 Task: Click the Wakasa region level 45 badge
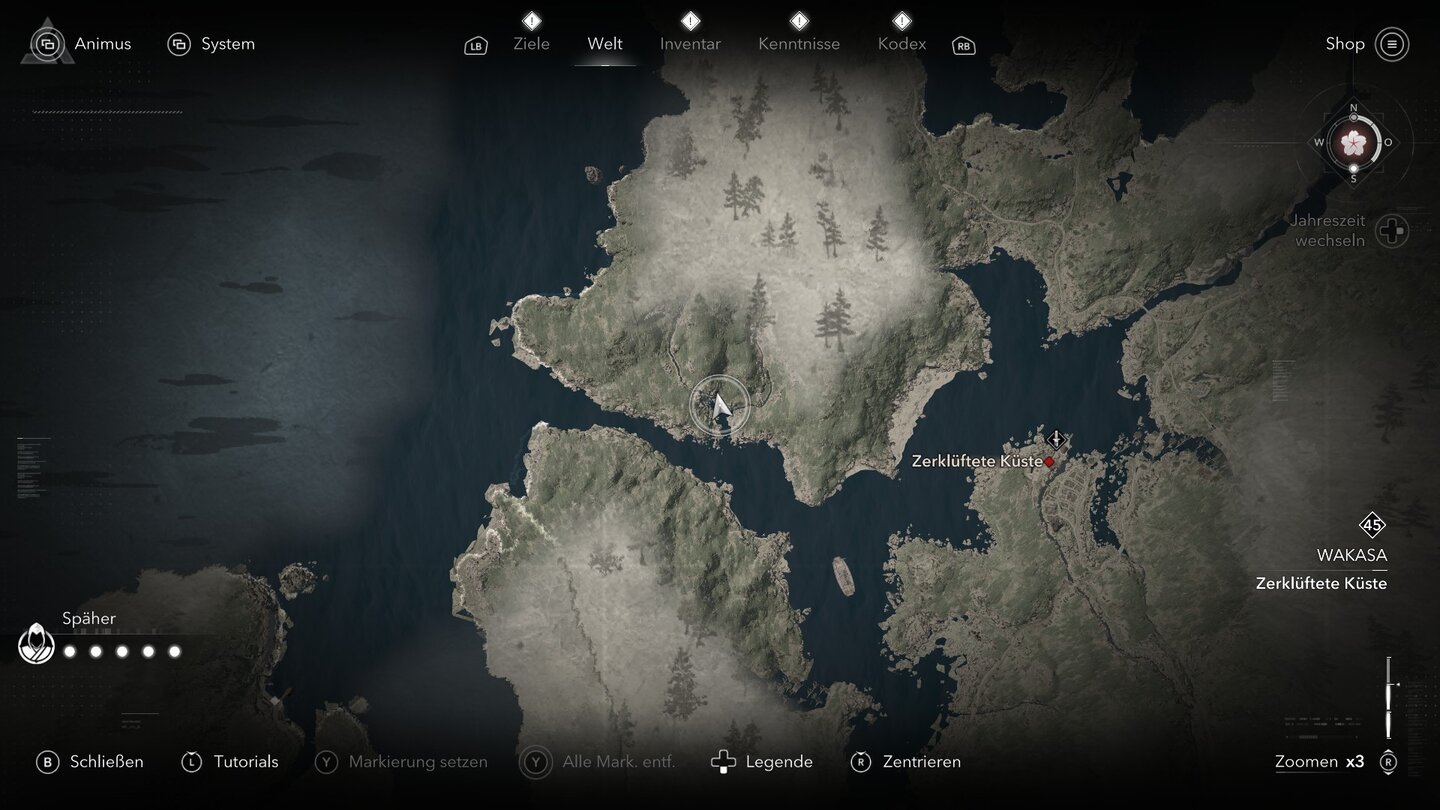(x=1372, y=525)
